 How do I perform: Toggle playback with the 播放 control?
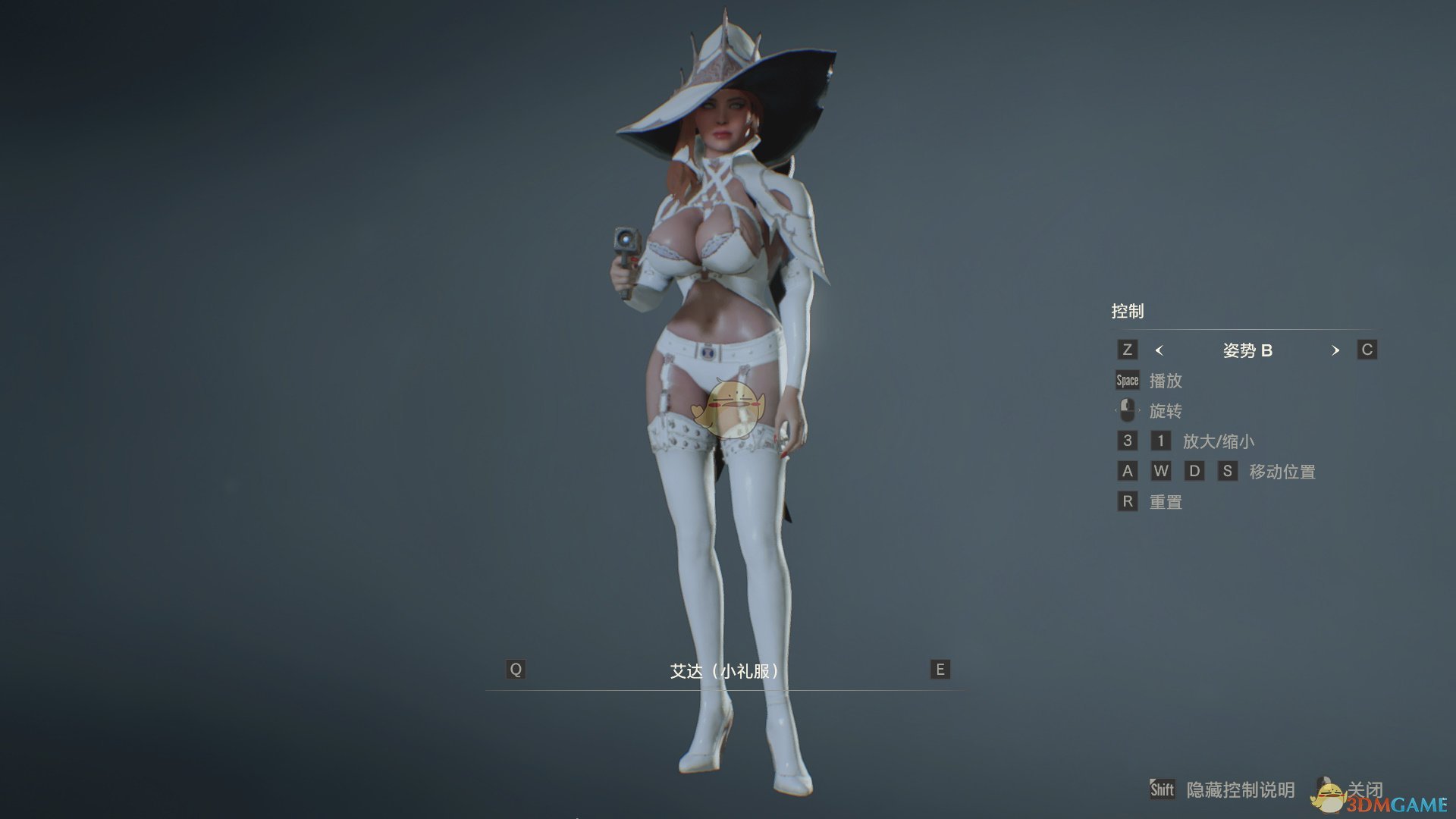pos(1165,381)
